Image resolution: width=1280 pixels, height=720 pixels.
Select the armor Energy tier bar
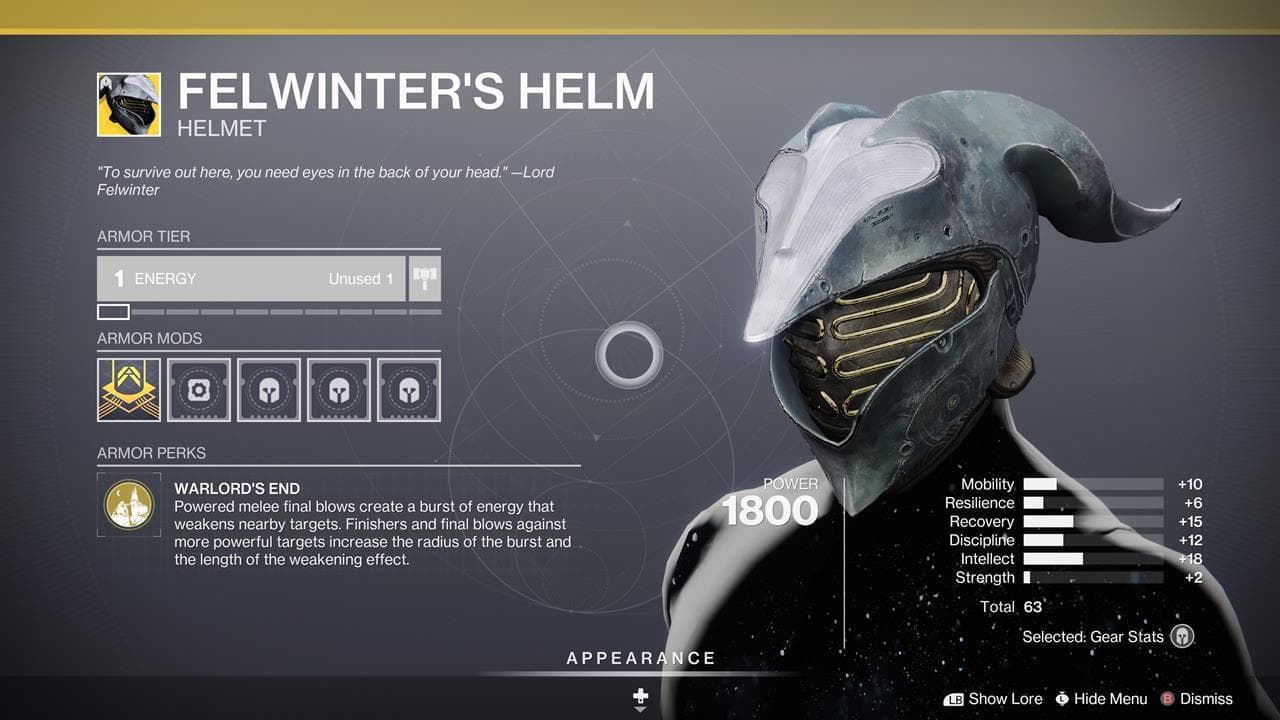[x=251, y=279]
